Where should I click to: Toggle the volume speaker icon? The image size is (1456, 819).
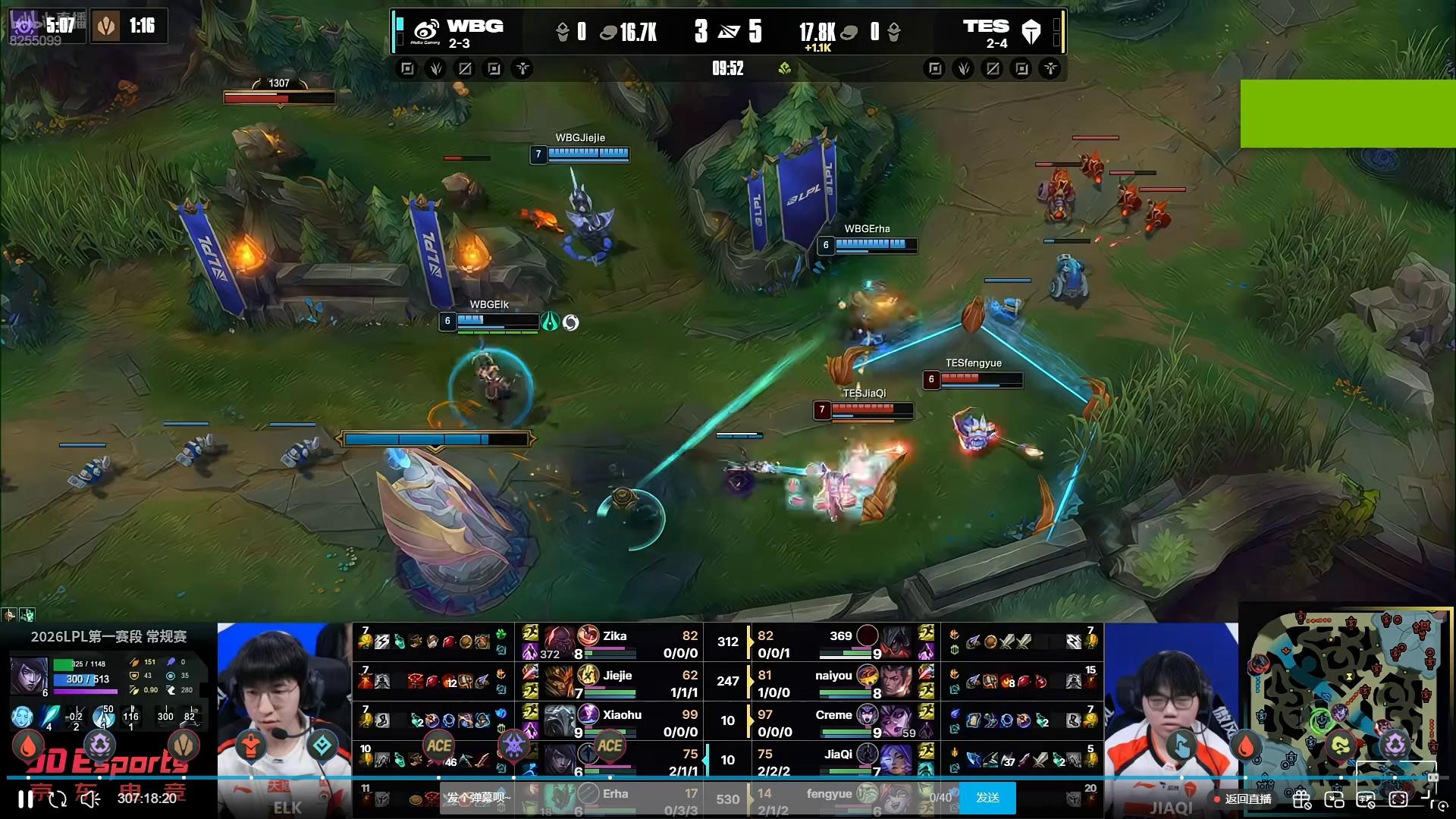(x=91, y=799)
